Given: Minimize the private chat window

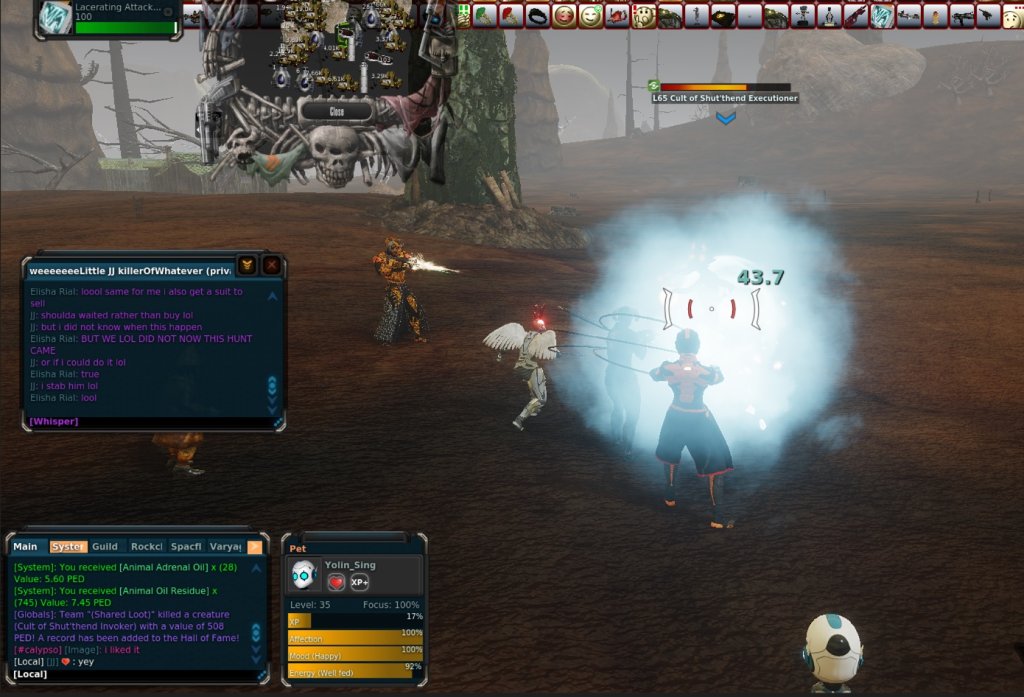Looking at the screenshot, I should (247, 265).
